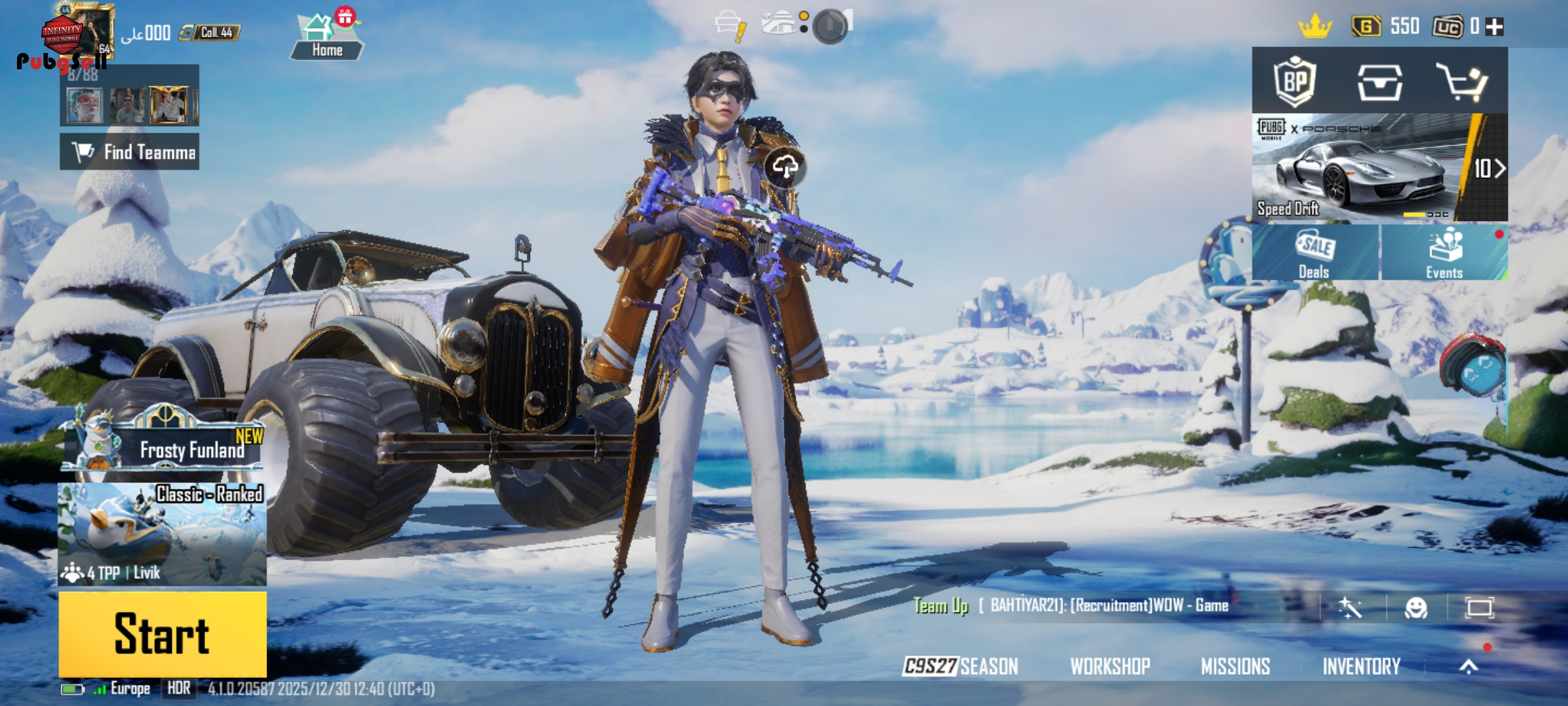
Task: Hit the yellow Start button
Action: [163, 633]
